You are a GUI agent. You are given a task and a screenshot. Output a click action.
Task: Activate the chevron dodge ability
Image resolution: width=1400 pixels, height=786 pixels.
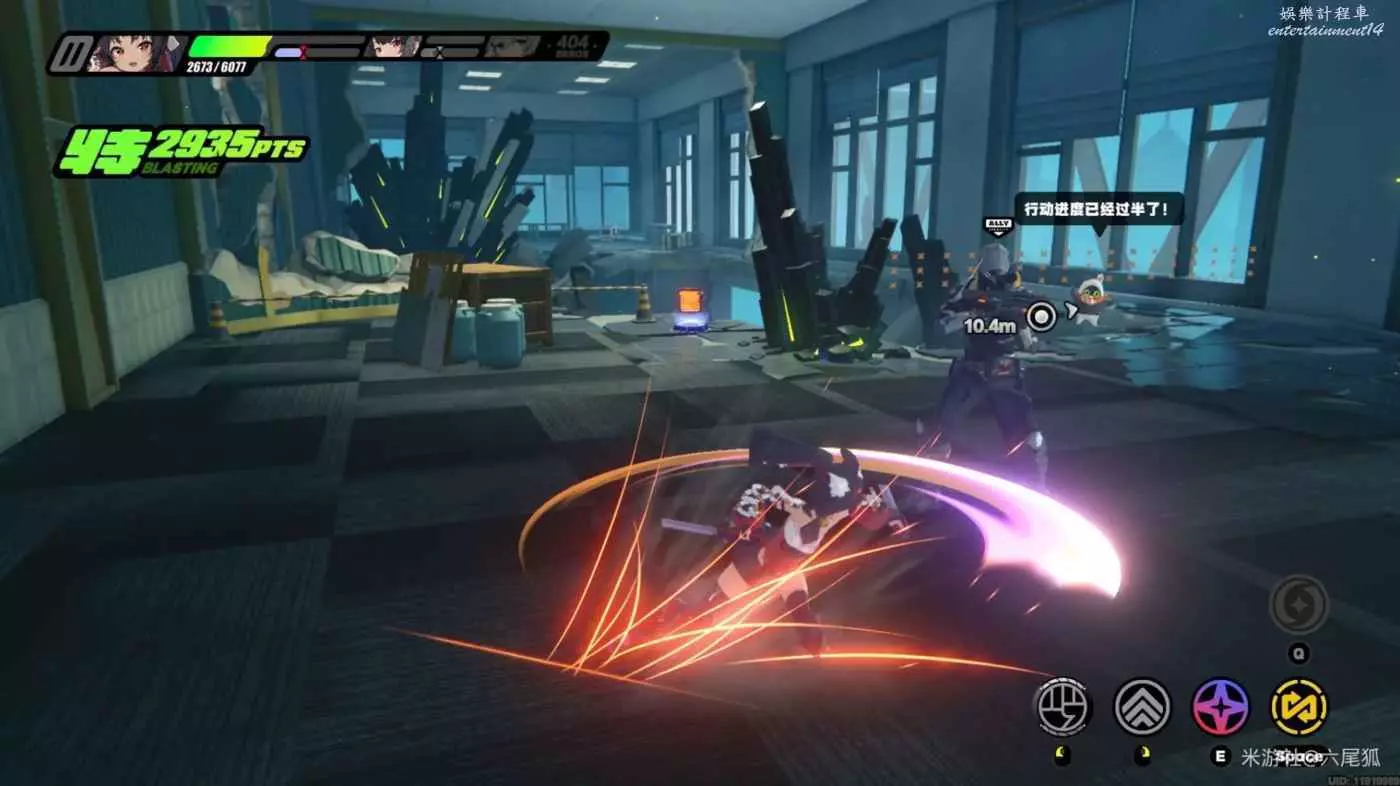[1142, 707]
